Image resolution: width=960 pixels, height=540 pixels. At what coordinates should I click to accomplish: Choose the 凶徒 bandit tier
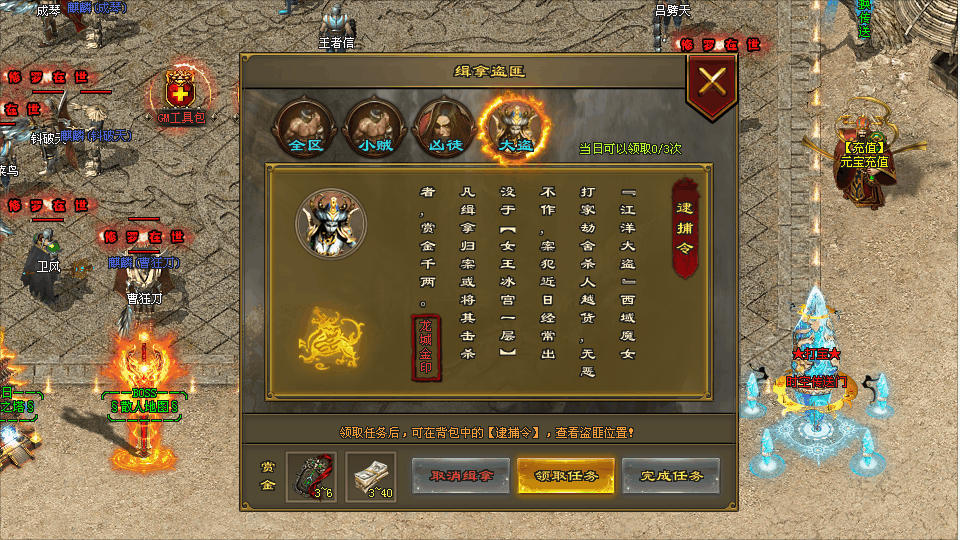pos(443,126)
